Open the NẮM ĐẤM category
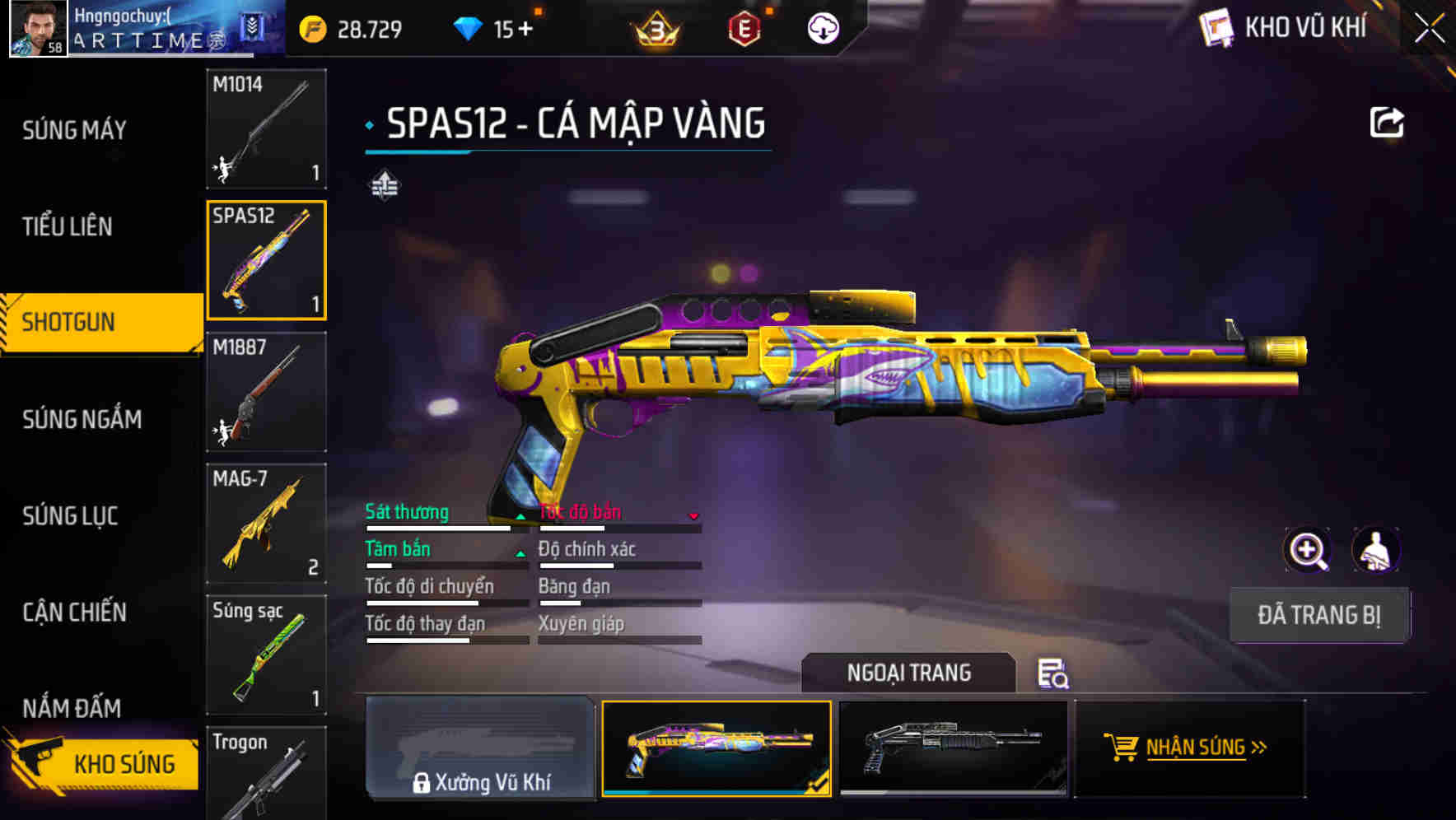 pyautogui.click(x=72, y=708)
